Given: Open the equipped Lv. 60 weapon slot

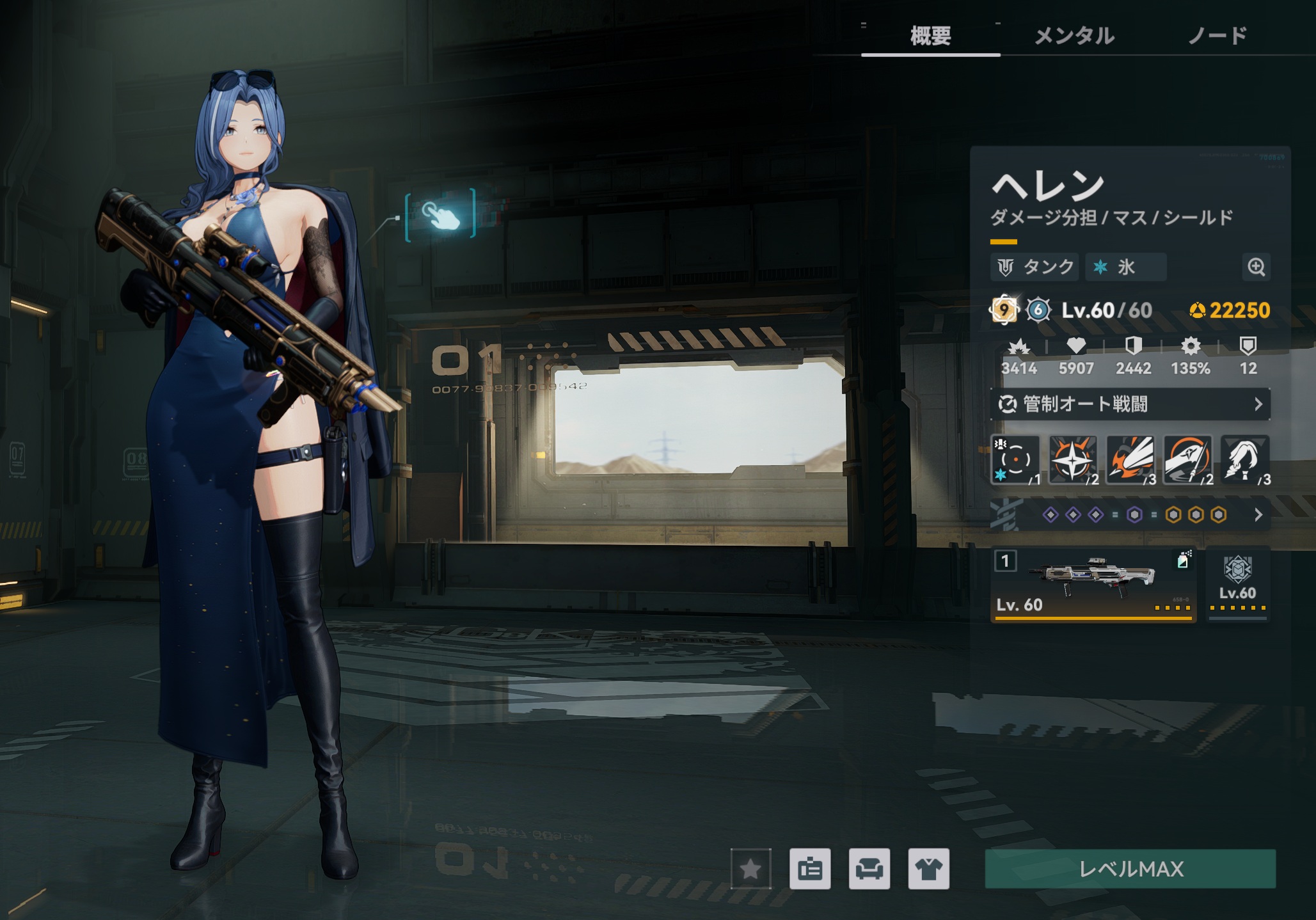Looking at the screenshot, I should pos(1093,585).
